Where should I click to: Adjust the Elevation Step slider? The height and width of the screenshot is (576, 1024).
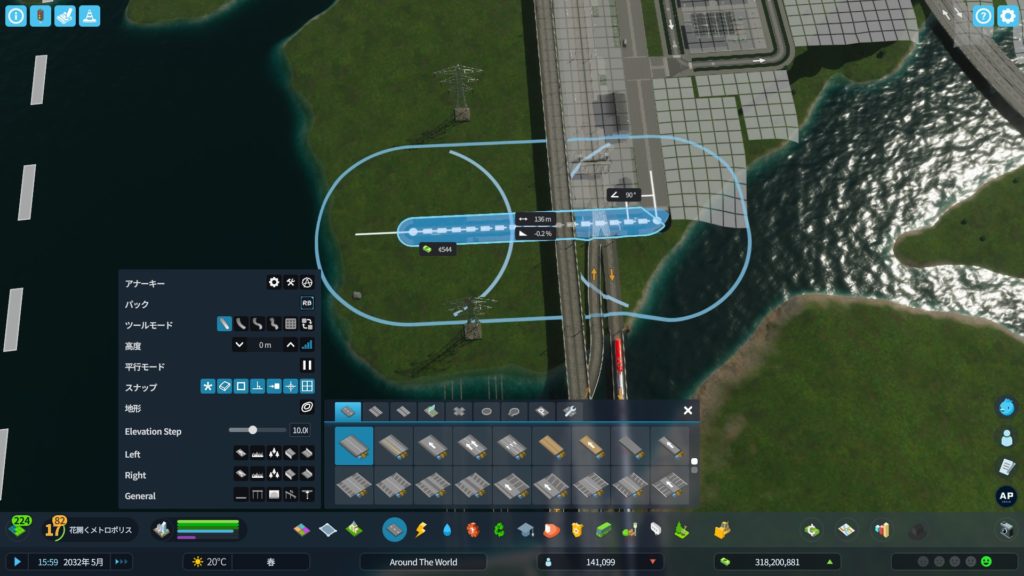pyautogui.click(x=253, y=430)
